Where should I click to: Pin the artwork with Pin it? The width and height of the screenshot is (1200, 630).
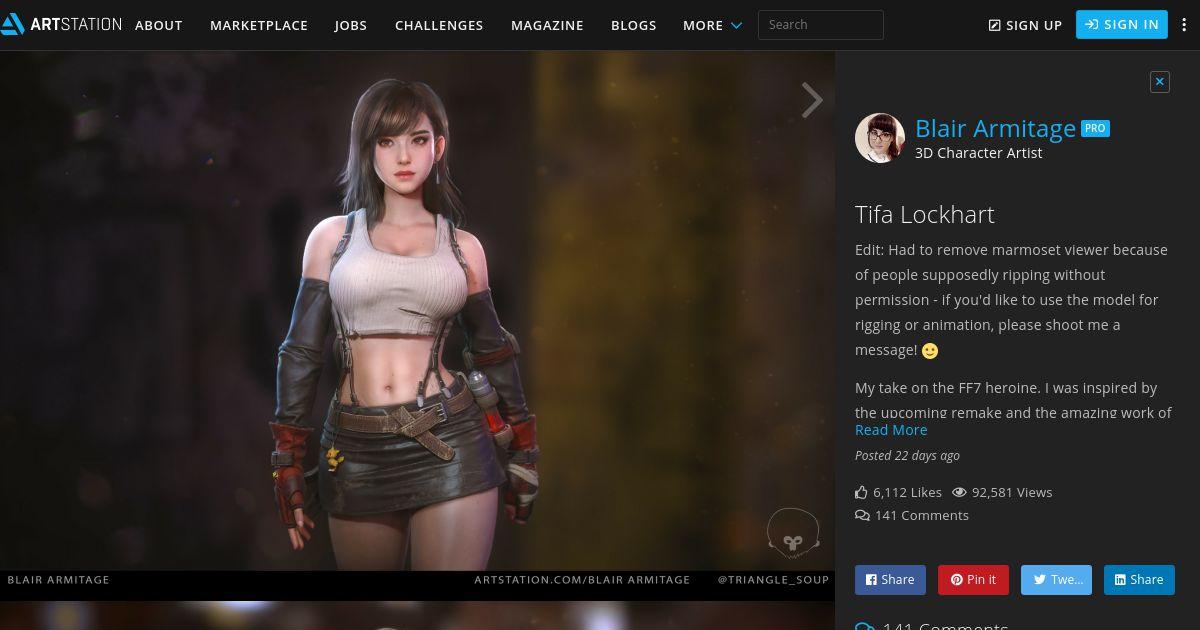point(973,580)
